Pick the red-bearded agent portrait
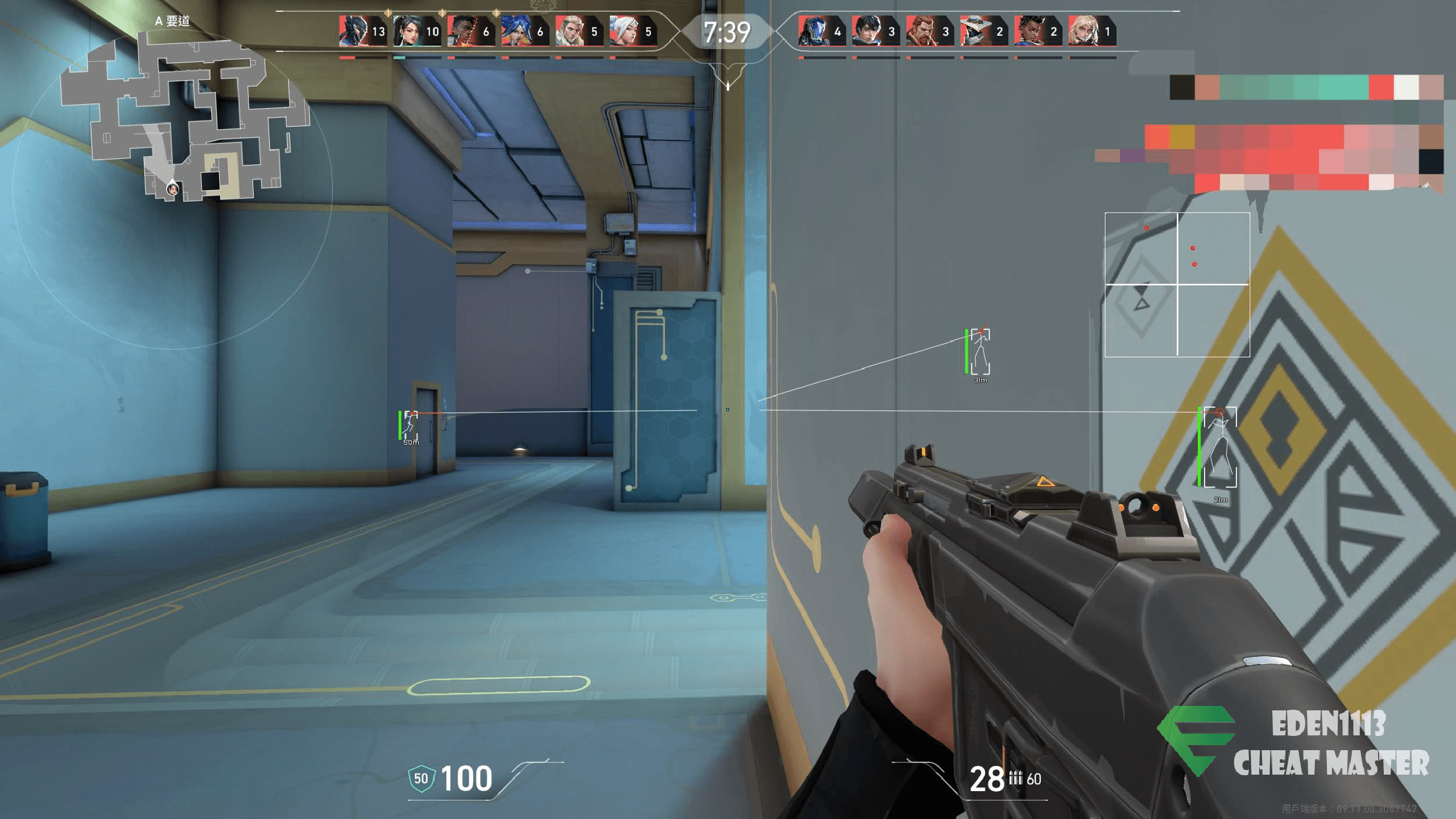1456x819 pixels. [920, 31]
